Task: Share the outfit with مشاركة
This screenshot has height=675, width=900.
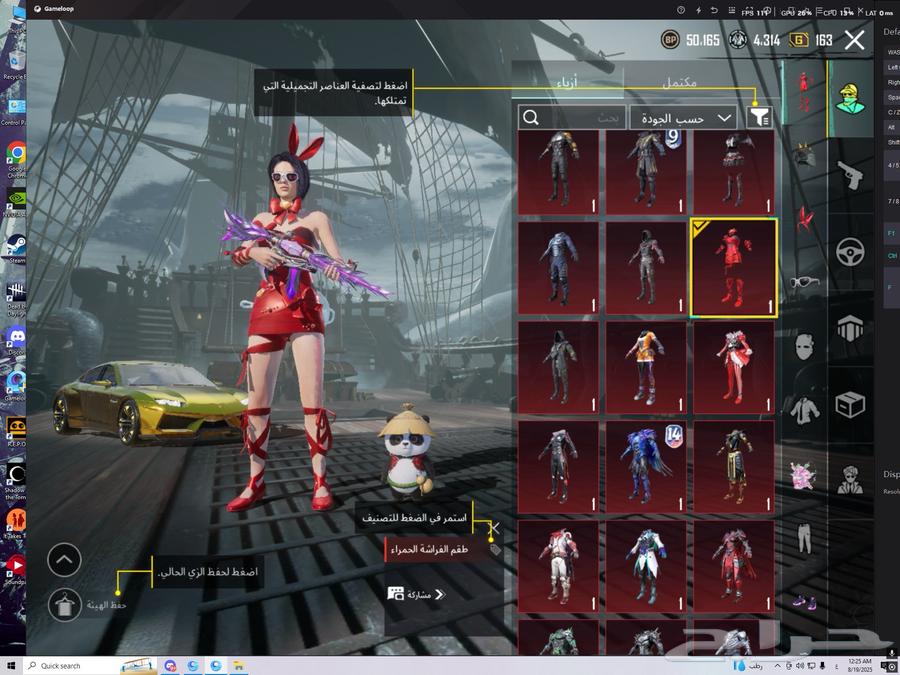Action: [x=416, y=594]
